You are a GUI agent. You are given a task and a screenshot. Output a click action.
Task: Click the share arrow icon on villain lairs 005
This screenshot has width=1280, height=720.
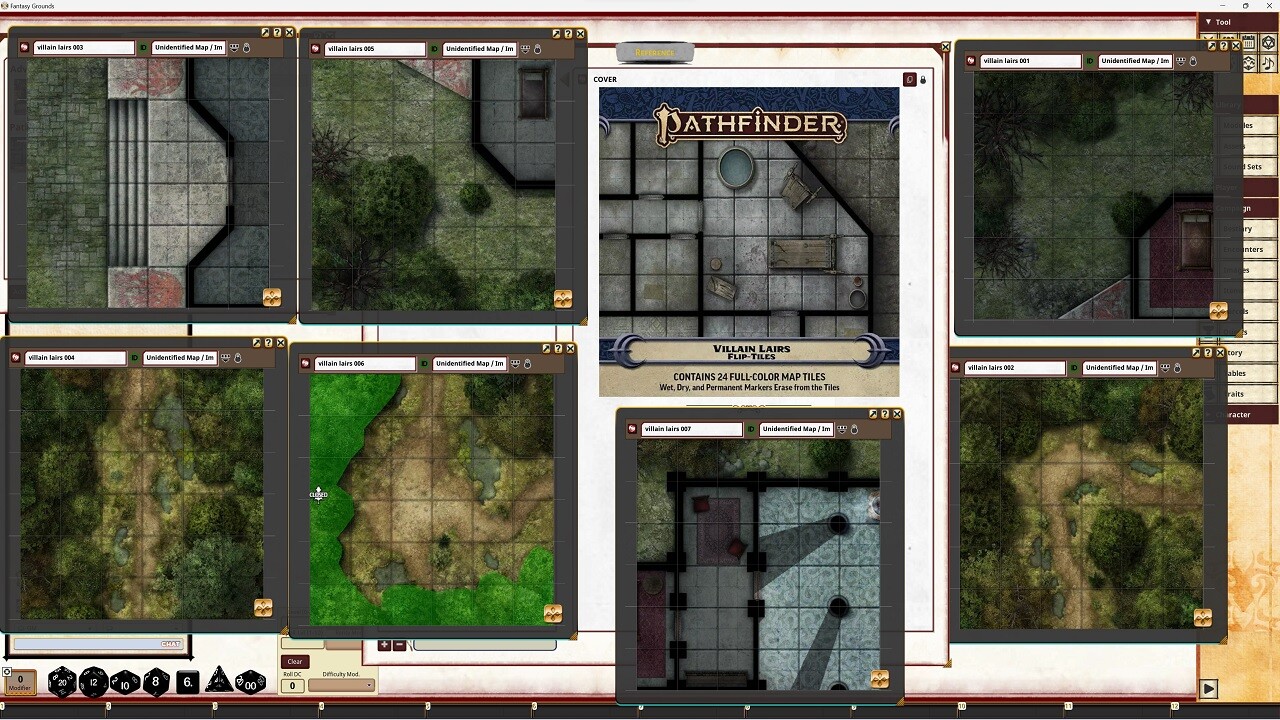(x=557, y=33)
